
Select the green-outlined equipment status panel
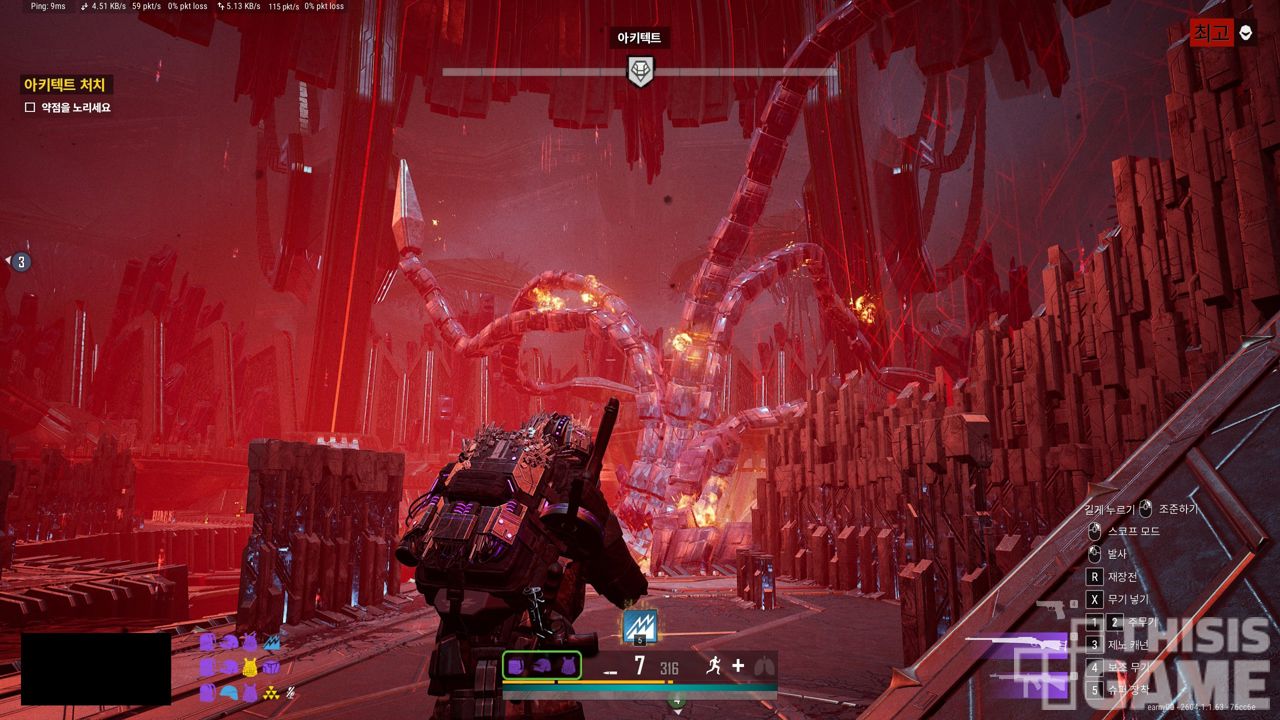pos(542,666)
